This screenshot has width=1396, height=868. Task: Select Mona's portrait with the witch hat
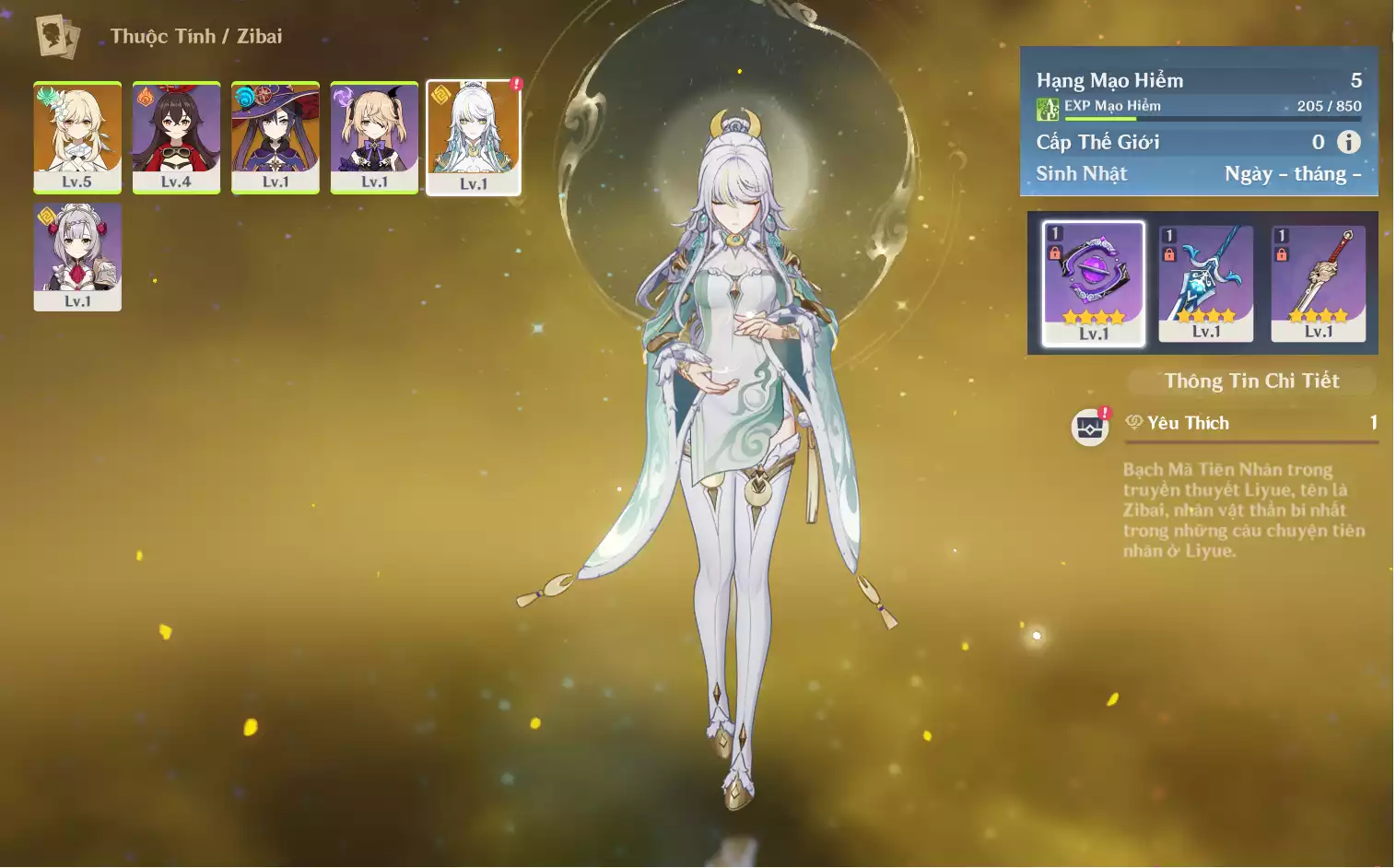pos(276,136)
